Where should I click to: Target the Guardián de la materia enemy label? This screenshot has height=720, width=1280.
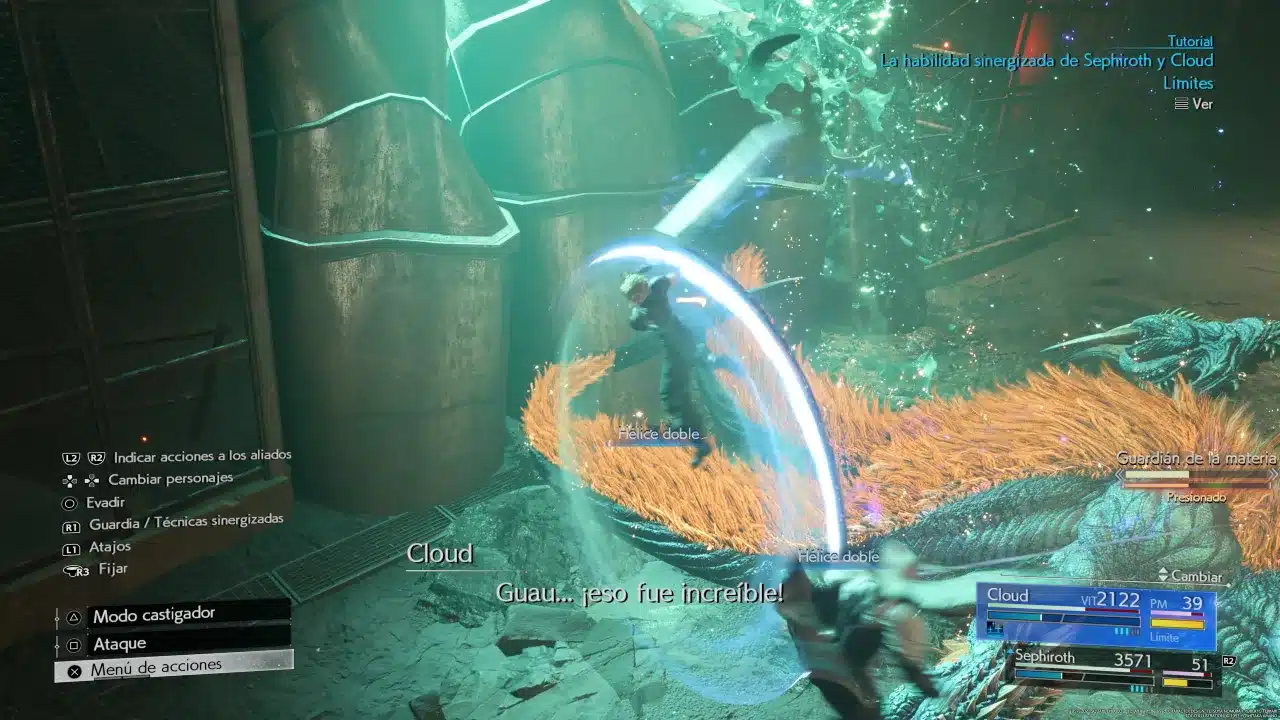click(1196, 459)
